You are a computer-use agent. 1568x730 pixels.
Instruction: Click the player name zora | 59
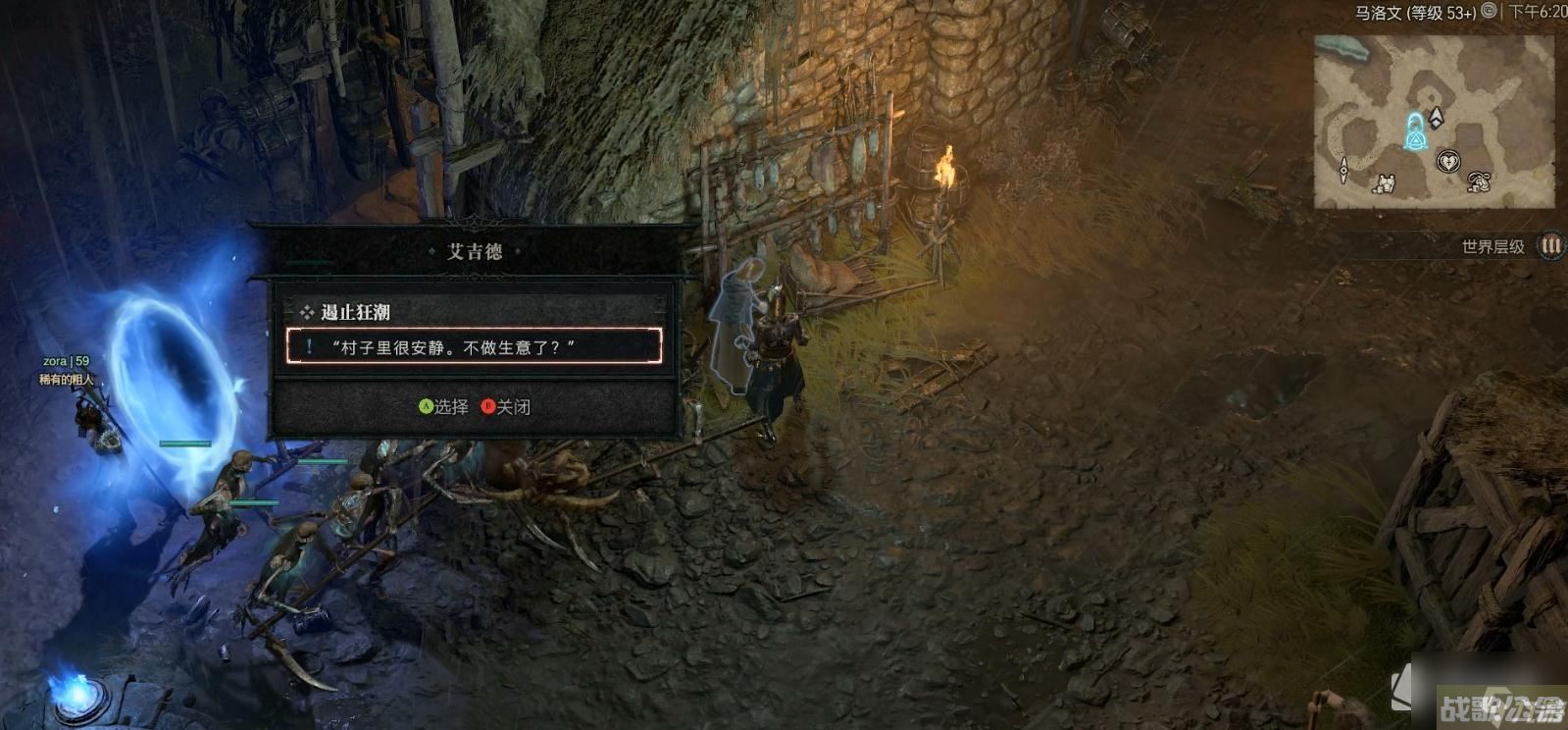(x=65, y=362)
